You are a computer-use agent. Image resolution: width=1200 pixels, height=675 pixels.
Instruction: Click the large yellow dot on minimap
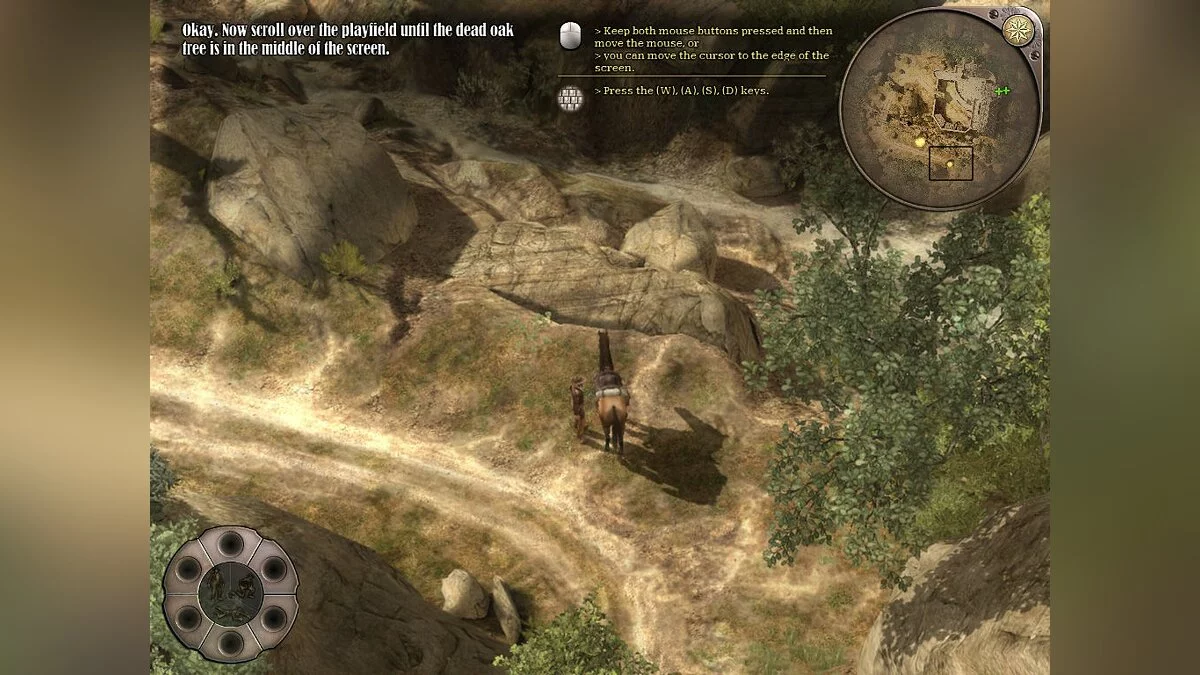[x=920, y=143]
